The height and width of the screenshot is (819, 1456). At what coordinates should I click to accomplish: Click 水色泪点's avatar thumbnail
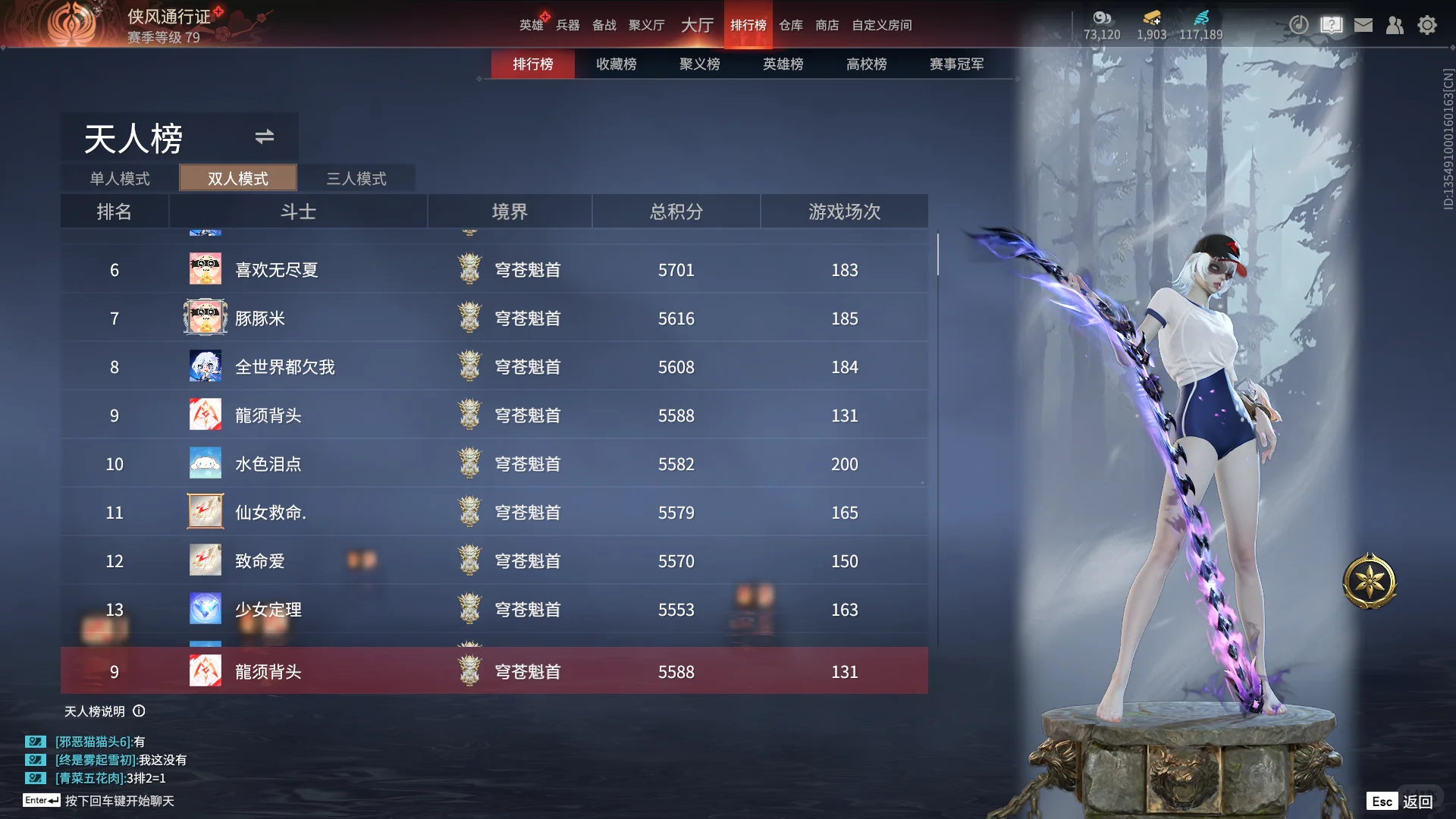click(205, 463)
